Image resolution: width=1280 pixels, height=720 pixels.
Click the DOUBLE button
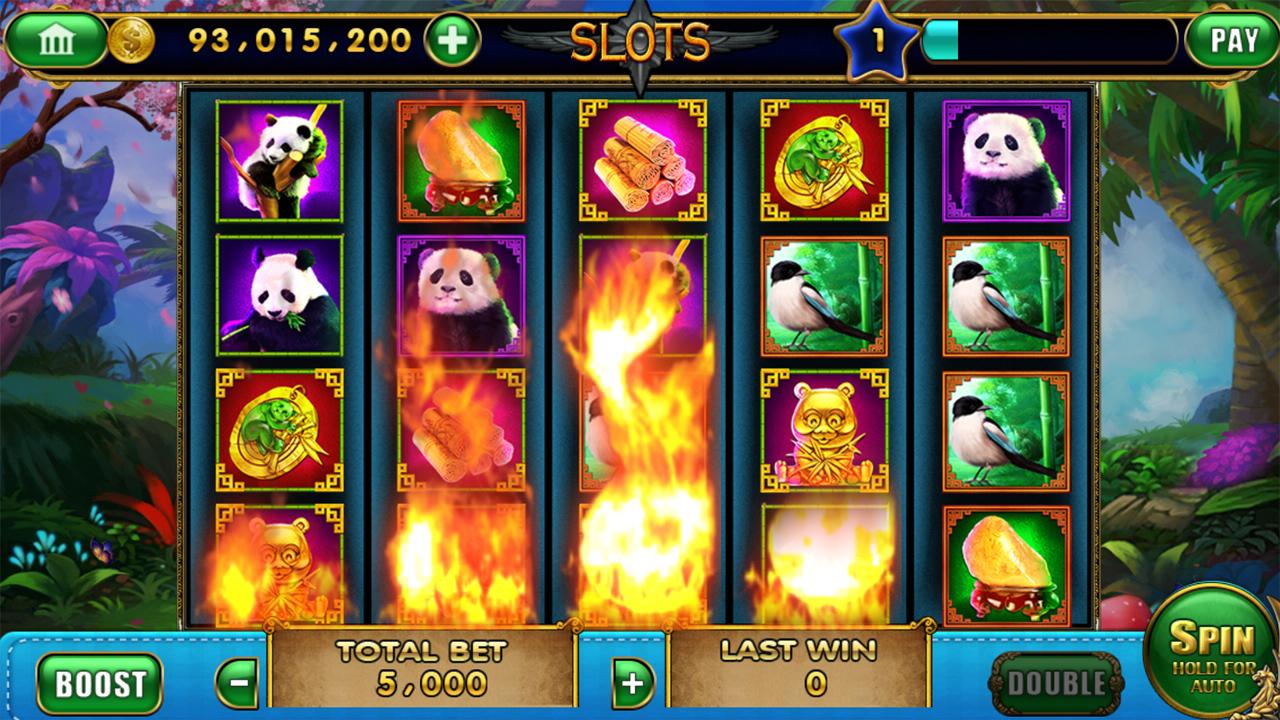[x=1056, y=684]
